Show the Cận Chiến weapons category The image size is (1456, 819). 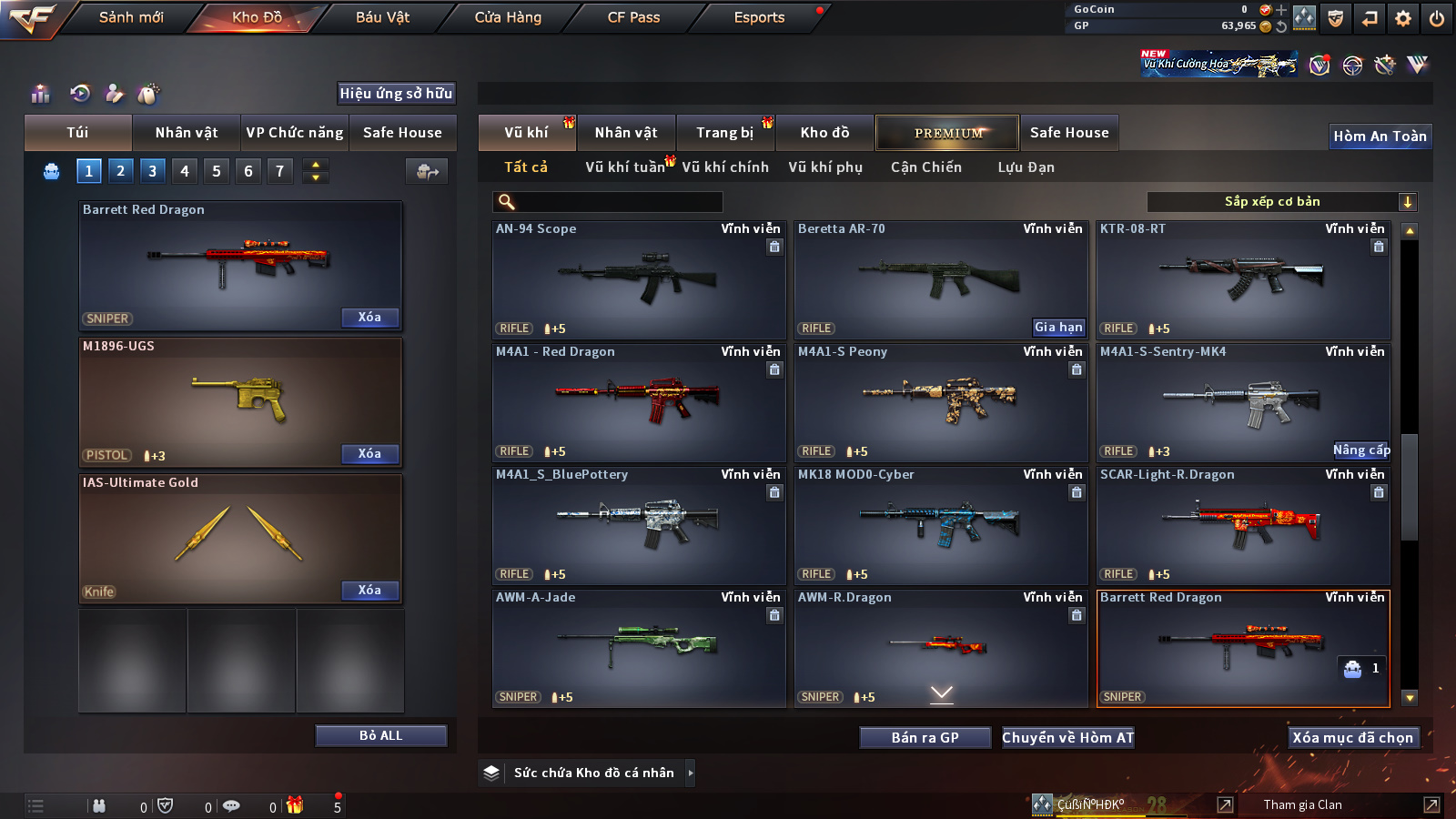pos(925,167)
